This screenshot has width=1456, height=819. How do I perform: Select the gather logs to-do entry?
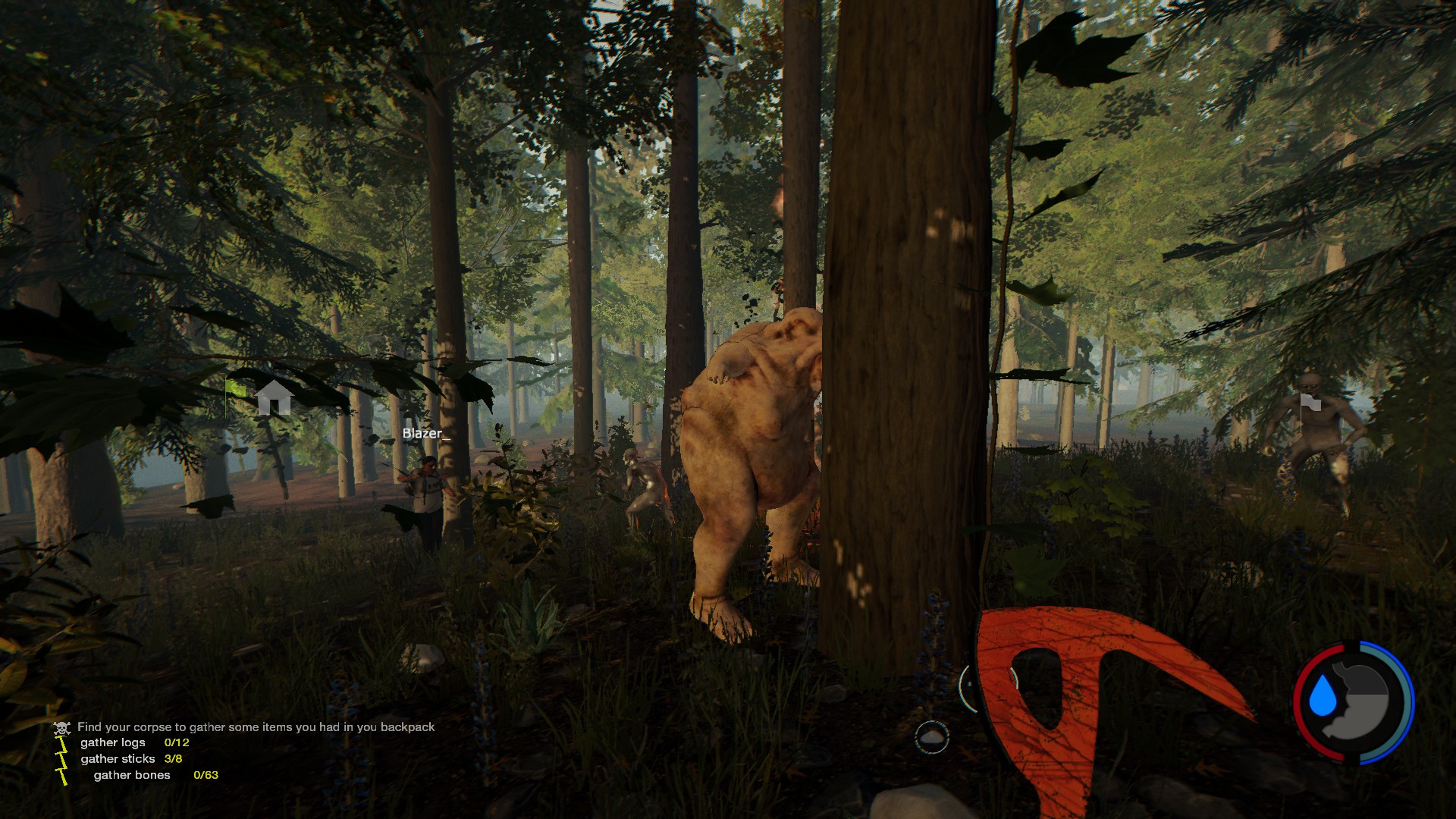tap(112, 742)
